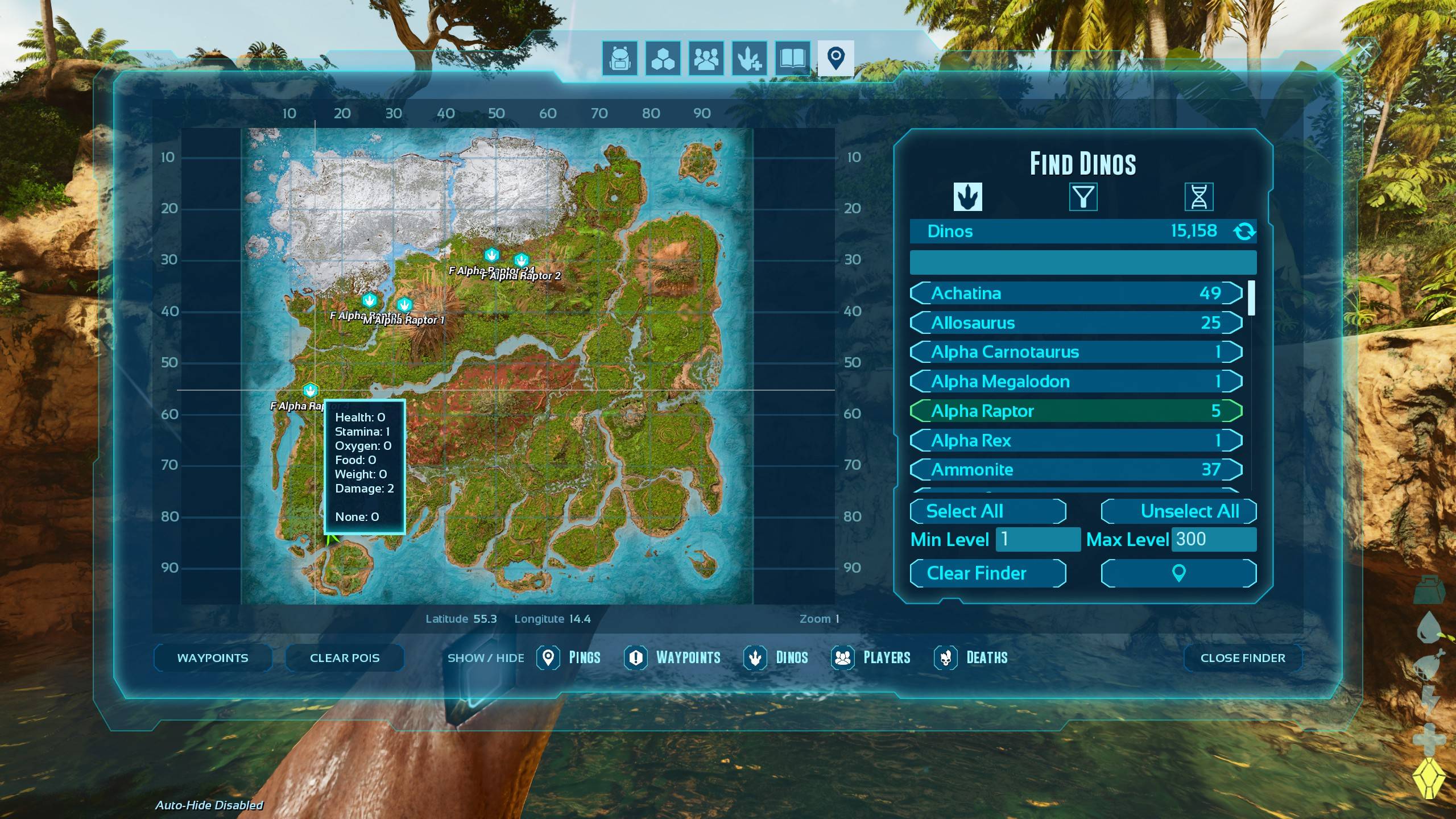Switch to the engrams hexagon tab
This screenshot has width=1456, height=819.
(663, 58)
